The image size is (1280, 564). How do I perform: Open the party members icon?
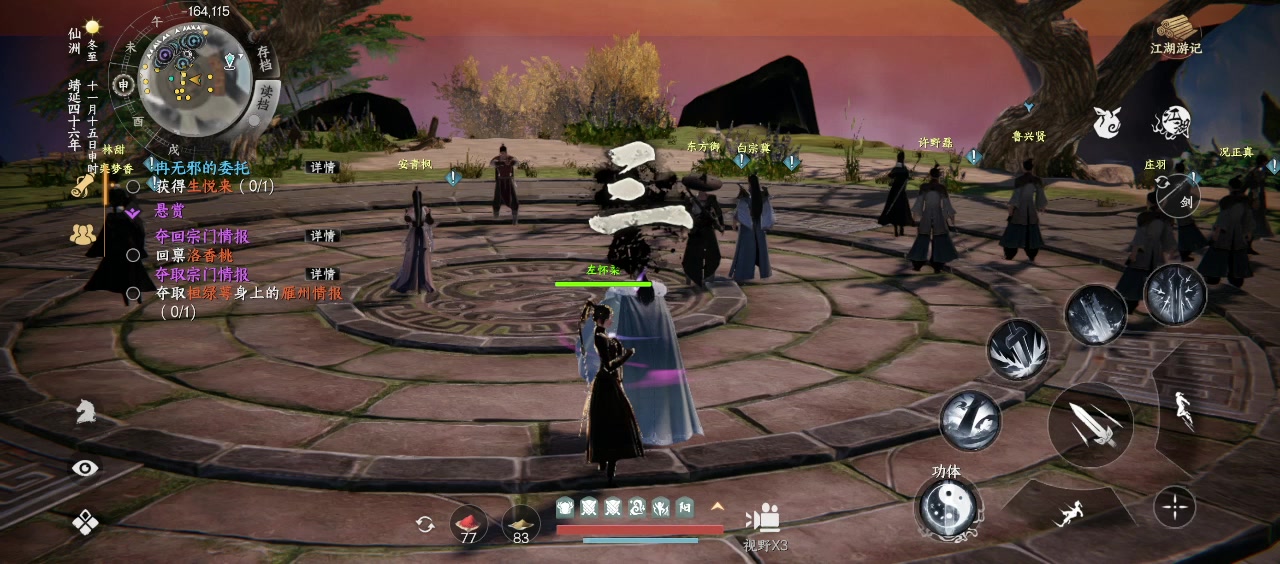coord(83,235)
